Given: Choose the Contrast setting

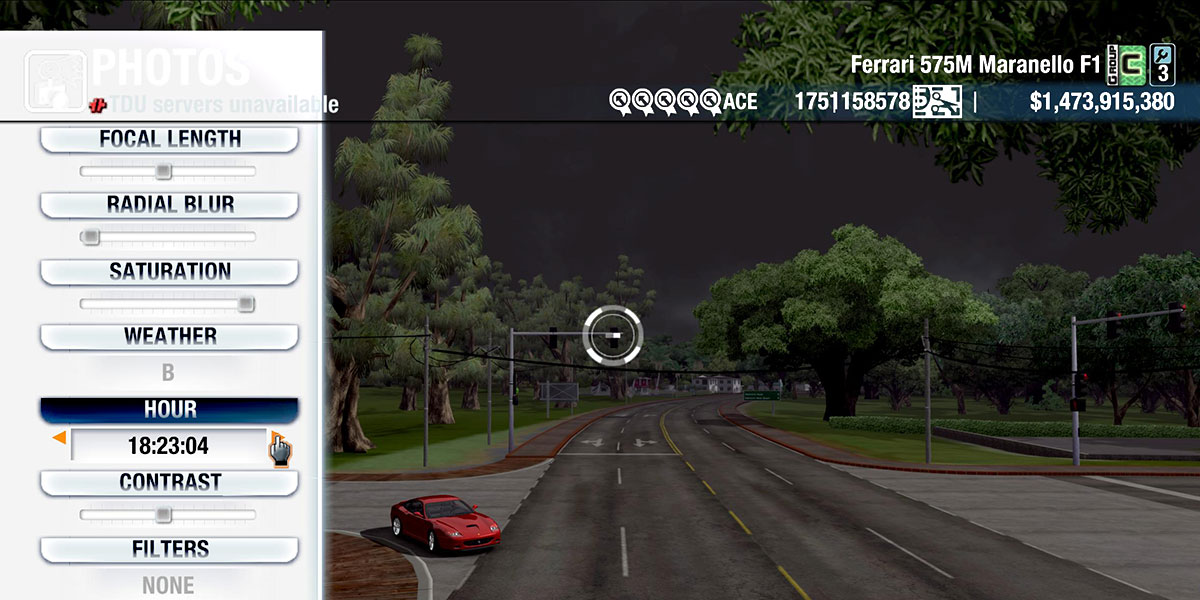Looking at the screenshot, I should tap(169, 482).
